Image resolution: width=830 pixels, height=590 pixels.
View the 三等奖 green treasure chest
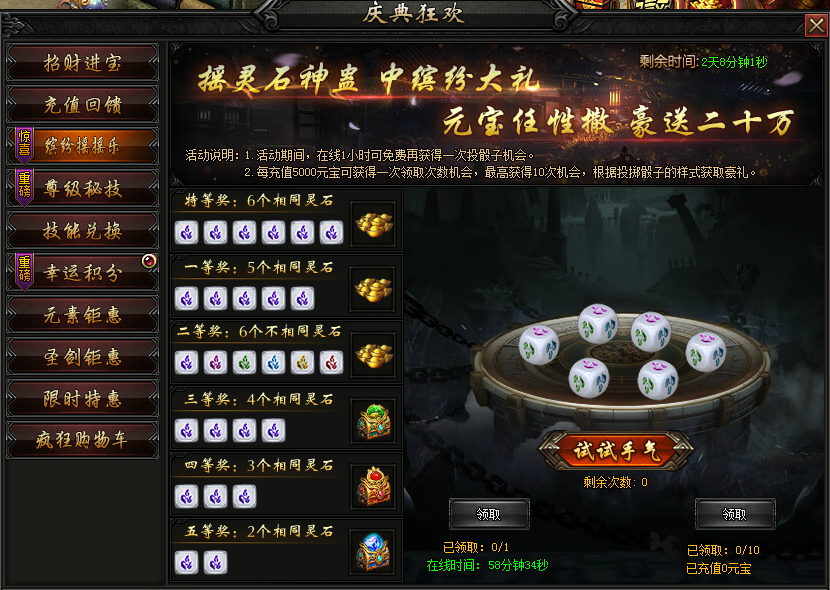pyautogui.click(x=375, y=420)
